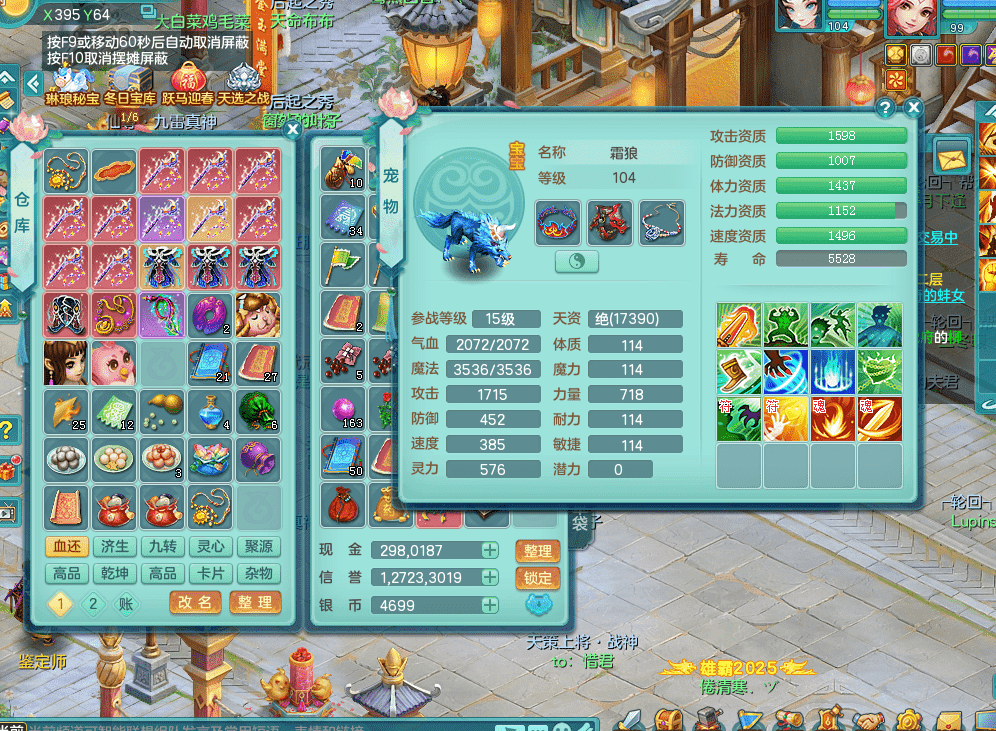The width and height of the screenshot is (996, 731).
Task: Close the pet info panel
Action: 913,106
